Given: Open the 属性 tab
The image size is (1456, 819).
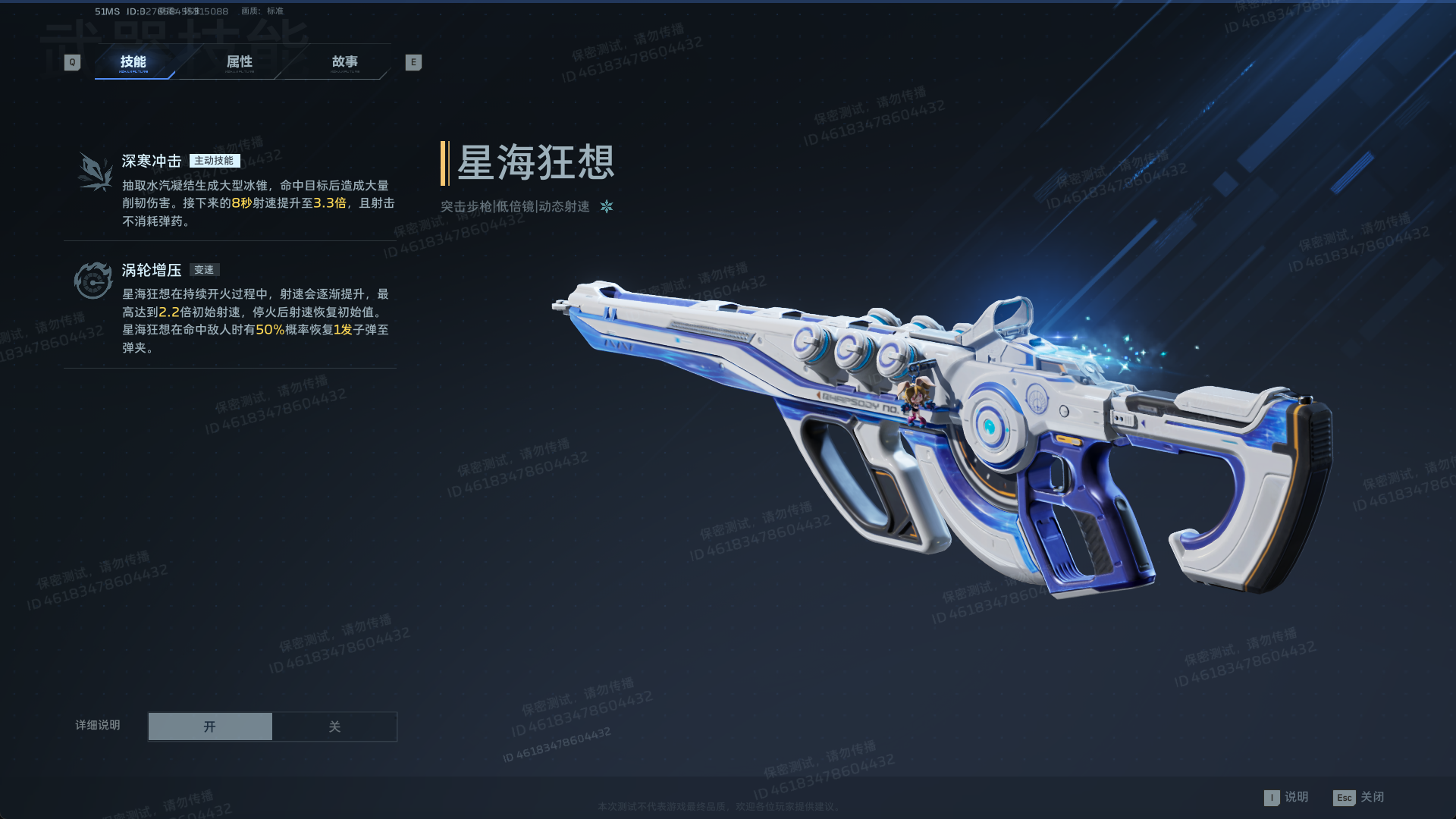Looking at the screenshot, I should tap(240, 62).
